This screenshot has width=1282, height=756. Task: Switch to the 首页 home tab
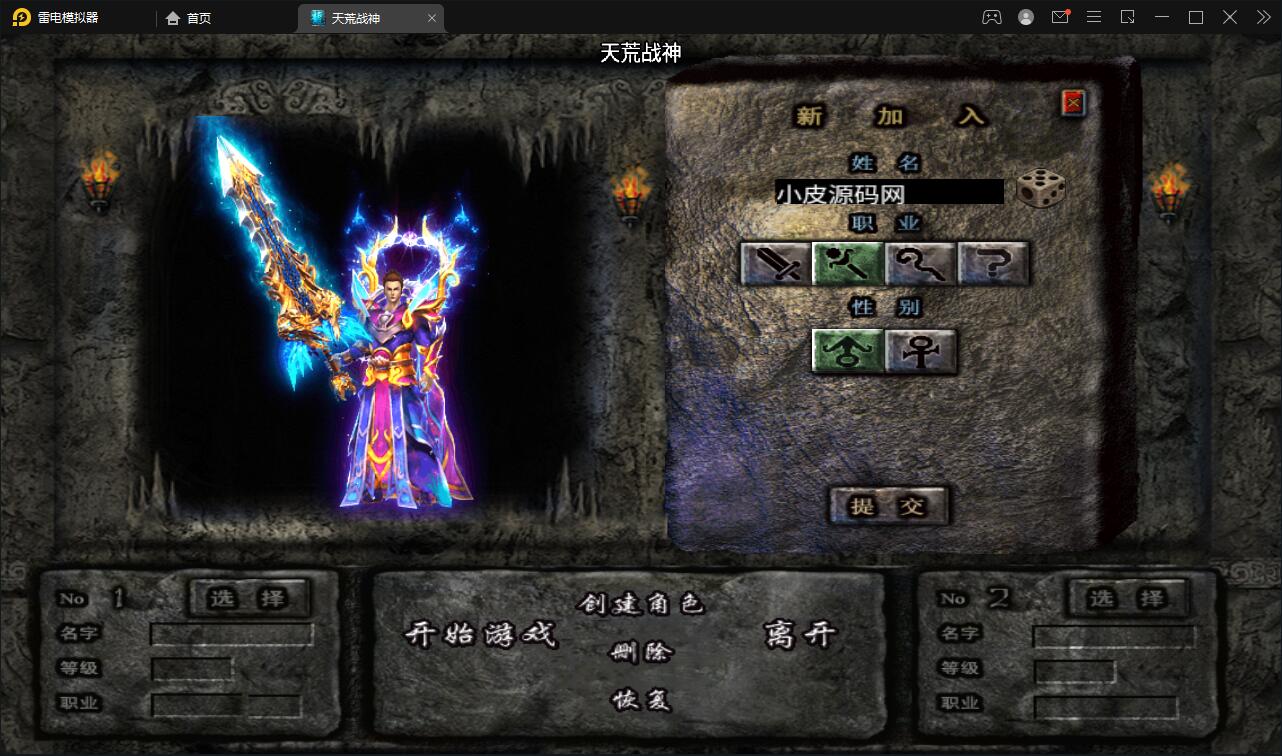(x=197, y=17)
